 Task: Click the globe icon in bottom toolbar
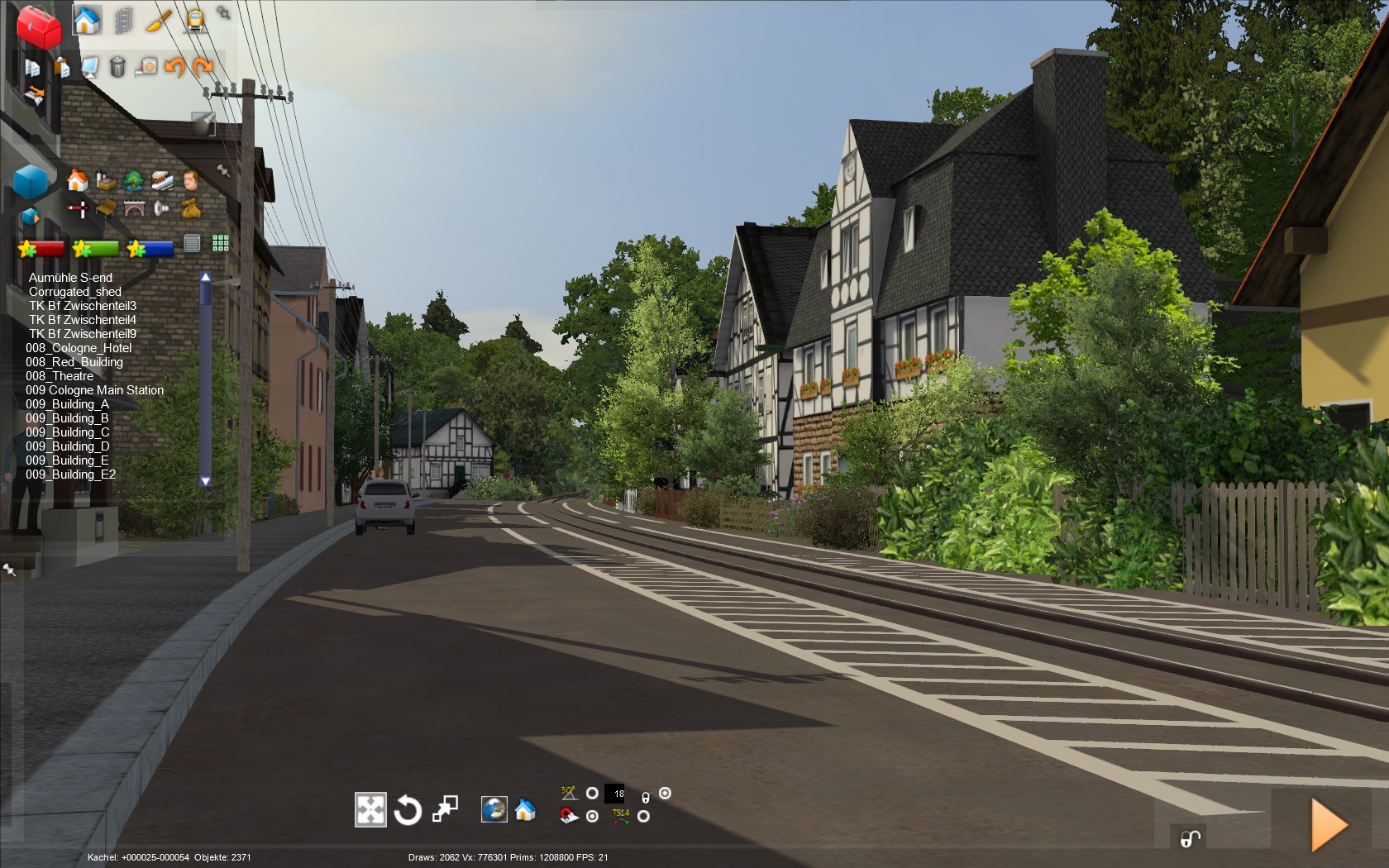click(494, 809)
